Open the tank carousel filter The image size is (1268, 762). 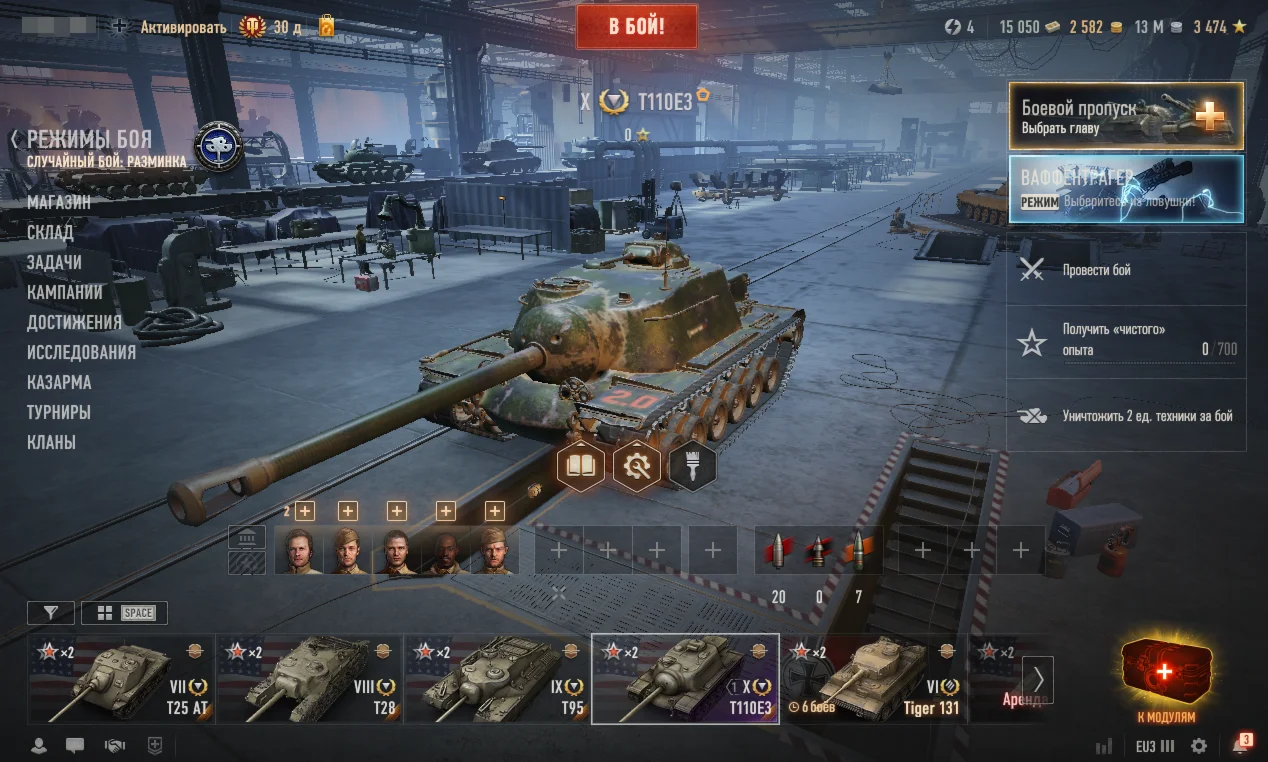[50, 613]
